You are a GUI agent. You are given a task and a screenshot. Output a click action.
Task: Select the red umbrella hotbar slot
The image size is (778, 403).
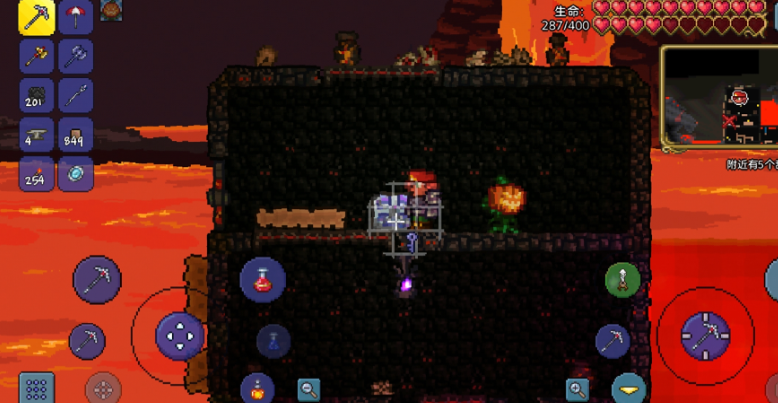pyautogui.click(x=76, y=18)
